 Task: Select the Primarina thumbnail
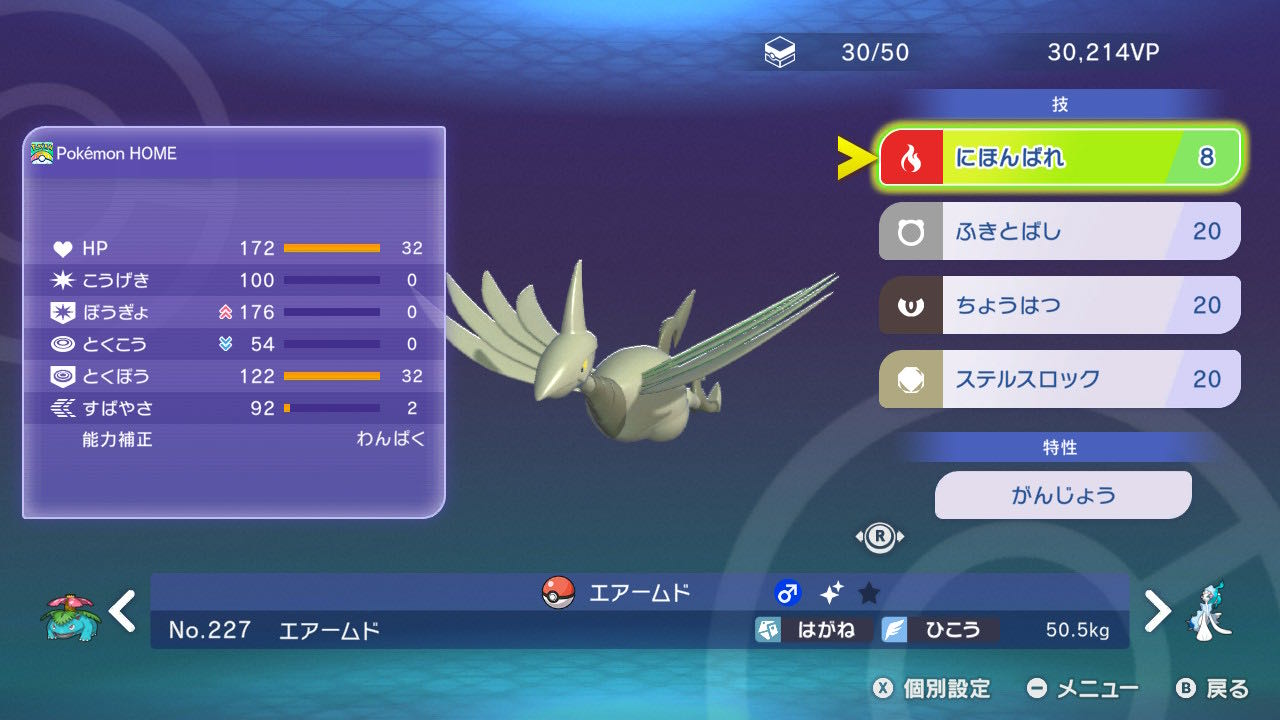[x=1208, y=611]
